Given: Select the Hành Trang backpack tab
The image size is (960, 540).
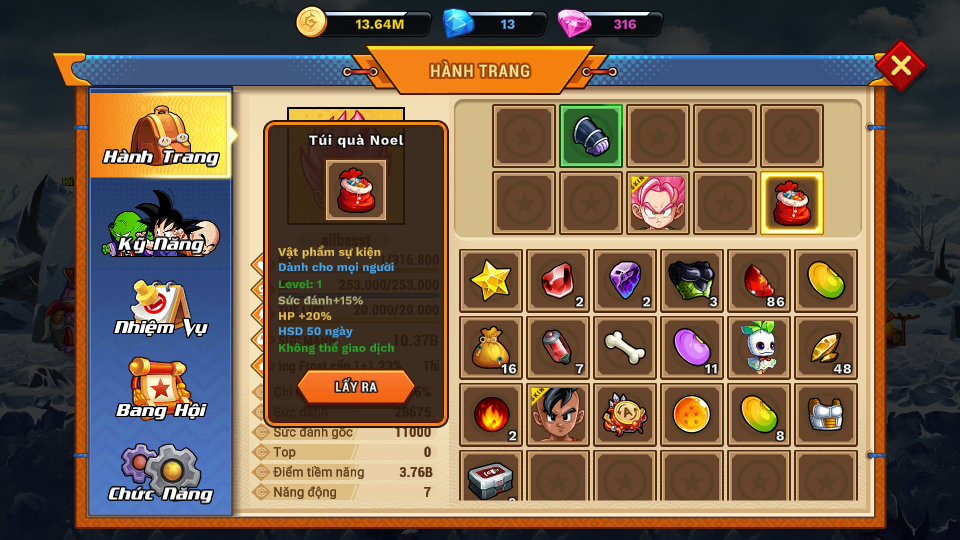Looking at the screenshot, I should [161, 135].
